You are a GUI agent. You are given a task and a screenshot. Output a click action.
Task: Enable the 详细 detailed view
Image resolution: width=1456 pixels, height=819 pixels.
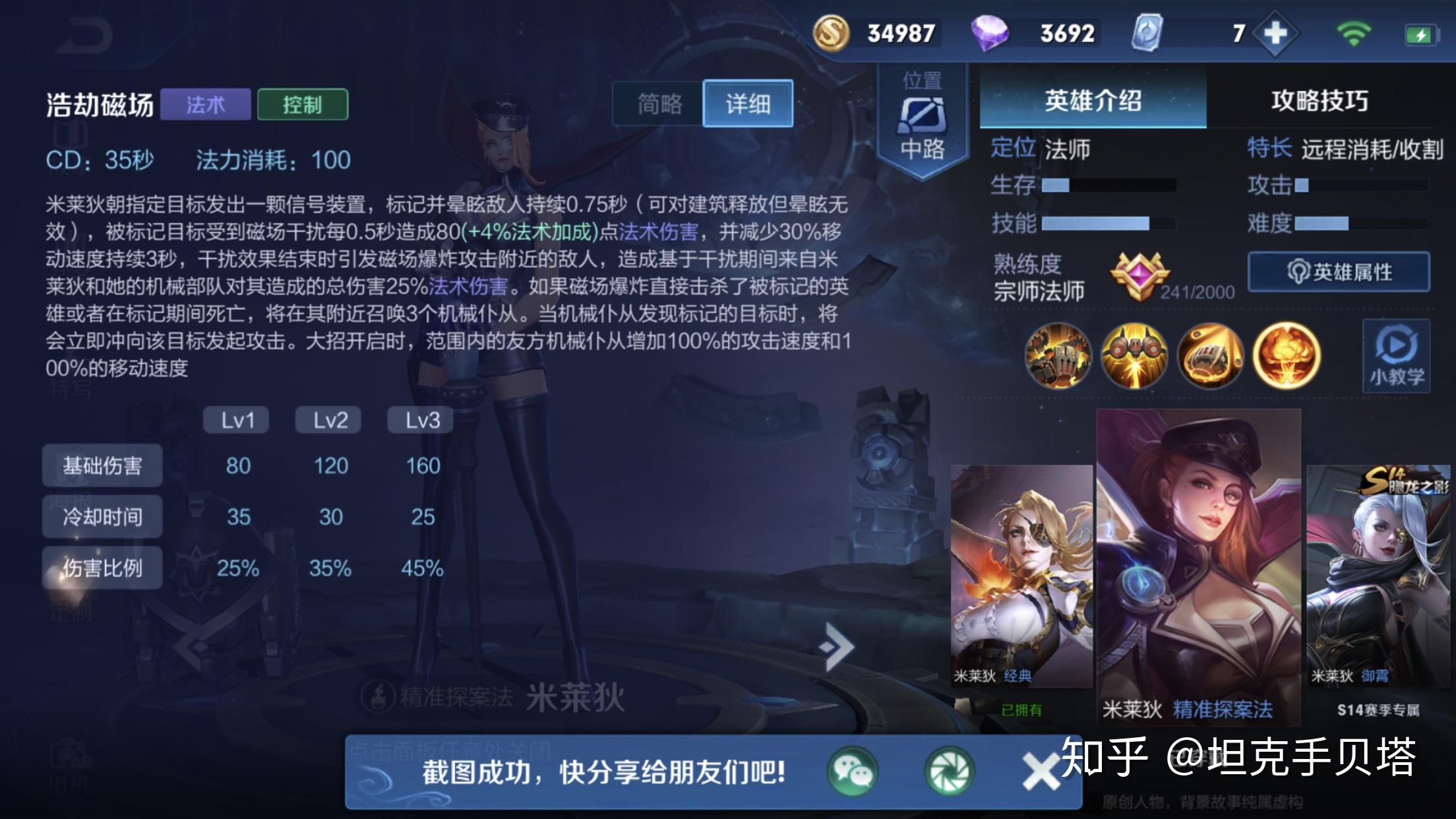(748, 104)
